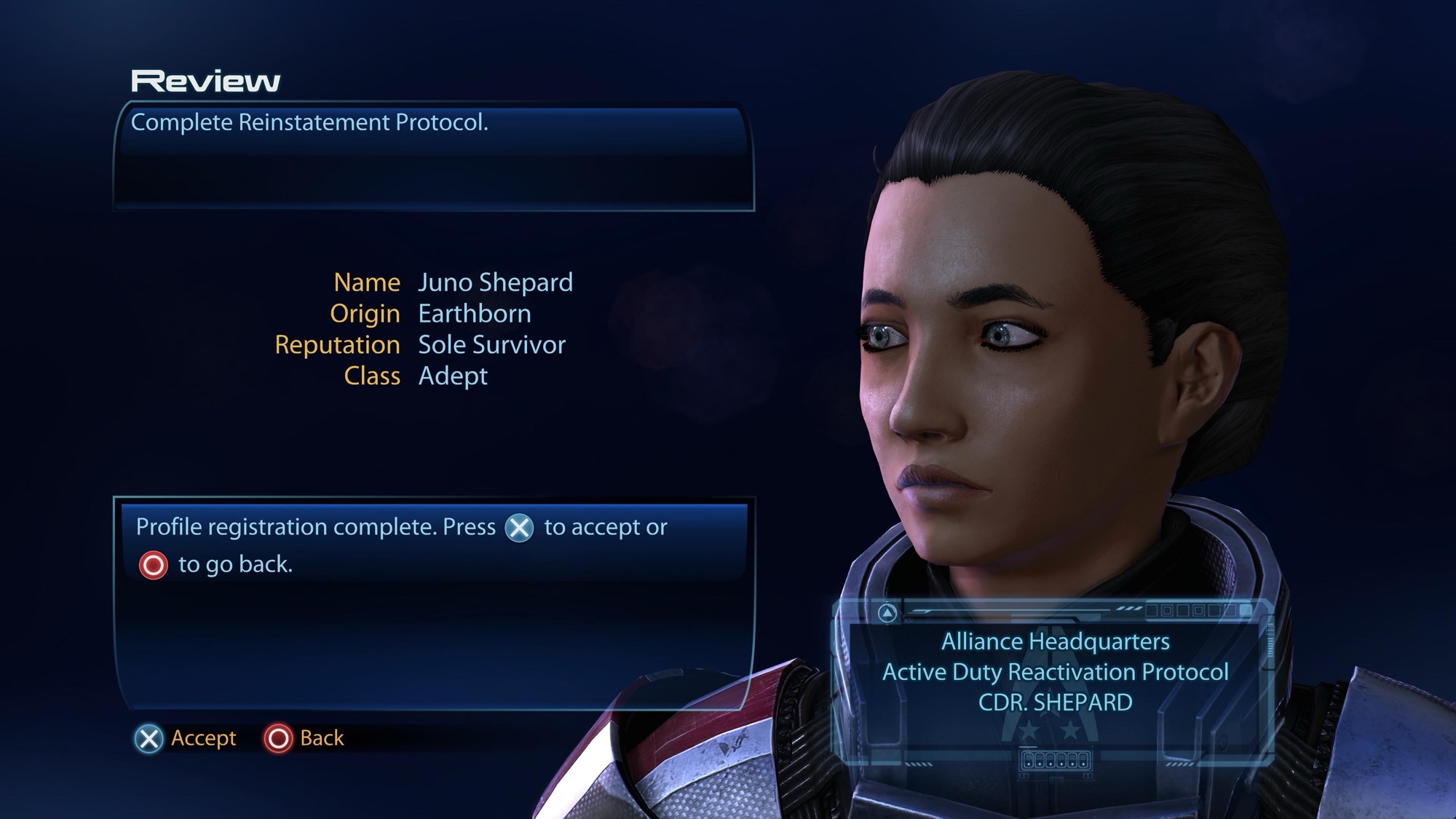1456x819 pixels.
Task: Accept the completed profile registration
Action: (186, 738)
